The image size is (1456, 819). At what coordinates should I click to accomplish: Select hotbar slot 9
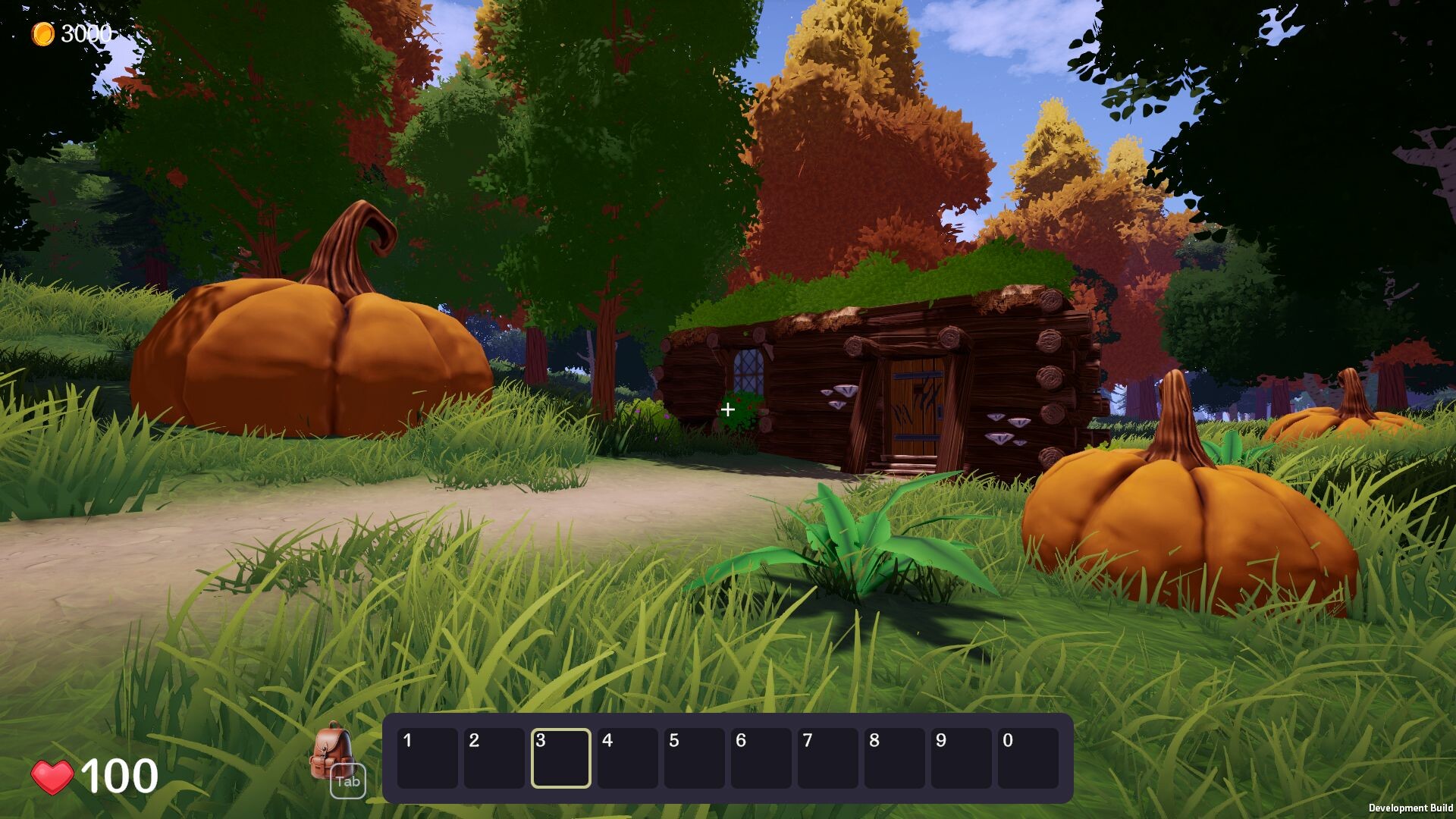(961, 760)
